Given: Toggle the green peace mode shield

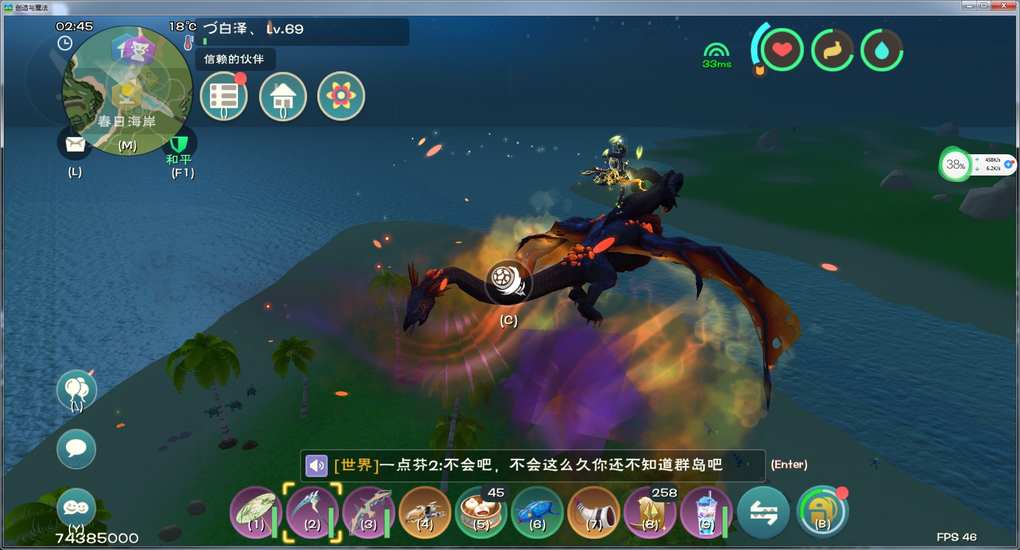Looking at the screenshot, I should (x=180, y=145).
